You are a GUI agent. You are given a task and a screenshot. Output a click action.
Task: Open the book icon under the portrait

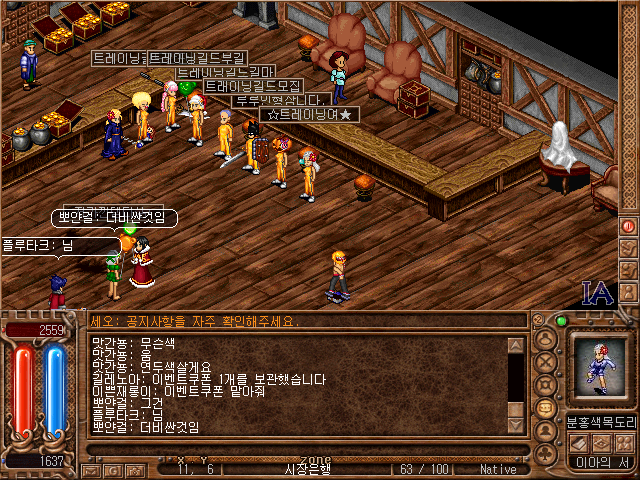(577, 444)
